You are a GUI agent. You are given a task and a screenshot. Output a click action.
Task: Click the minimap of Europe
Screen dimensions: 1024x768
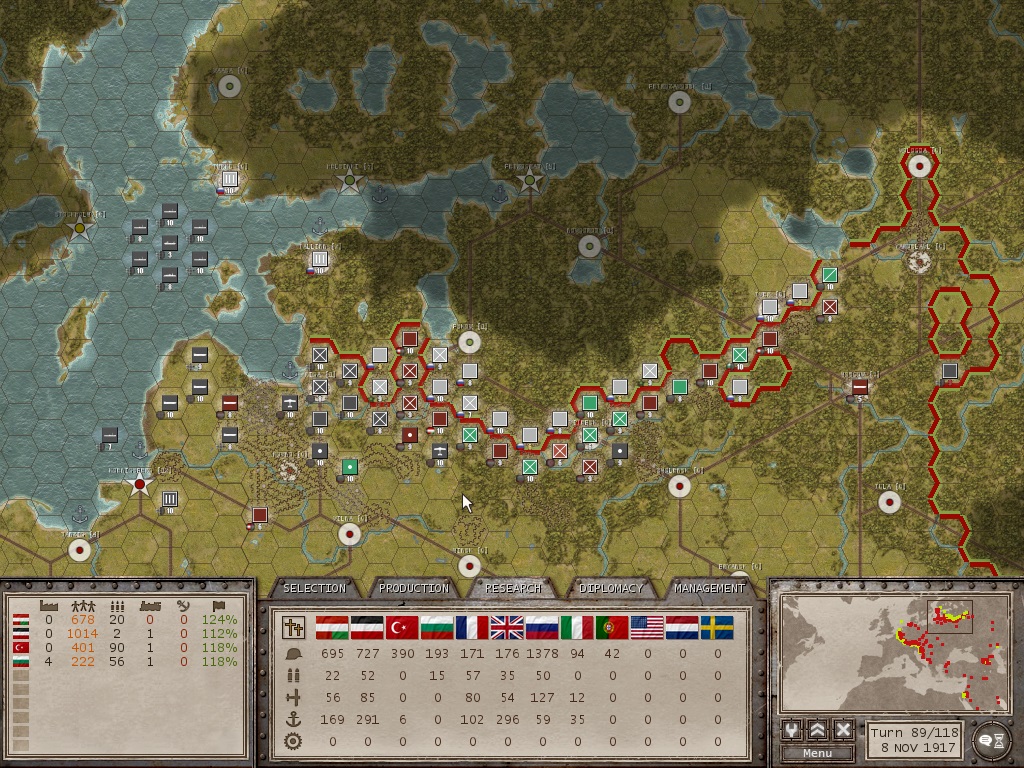(x=892, y=654)
